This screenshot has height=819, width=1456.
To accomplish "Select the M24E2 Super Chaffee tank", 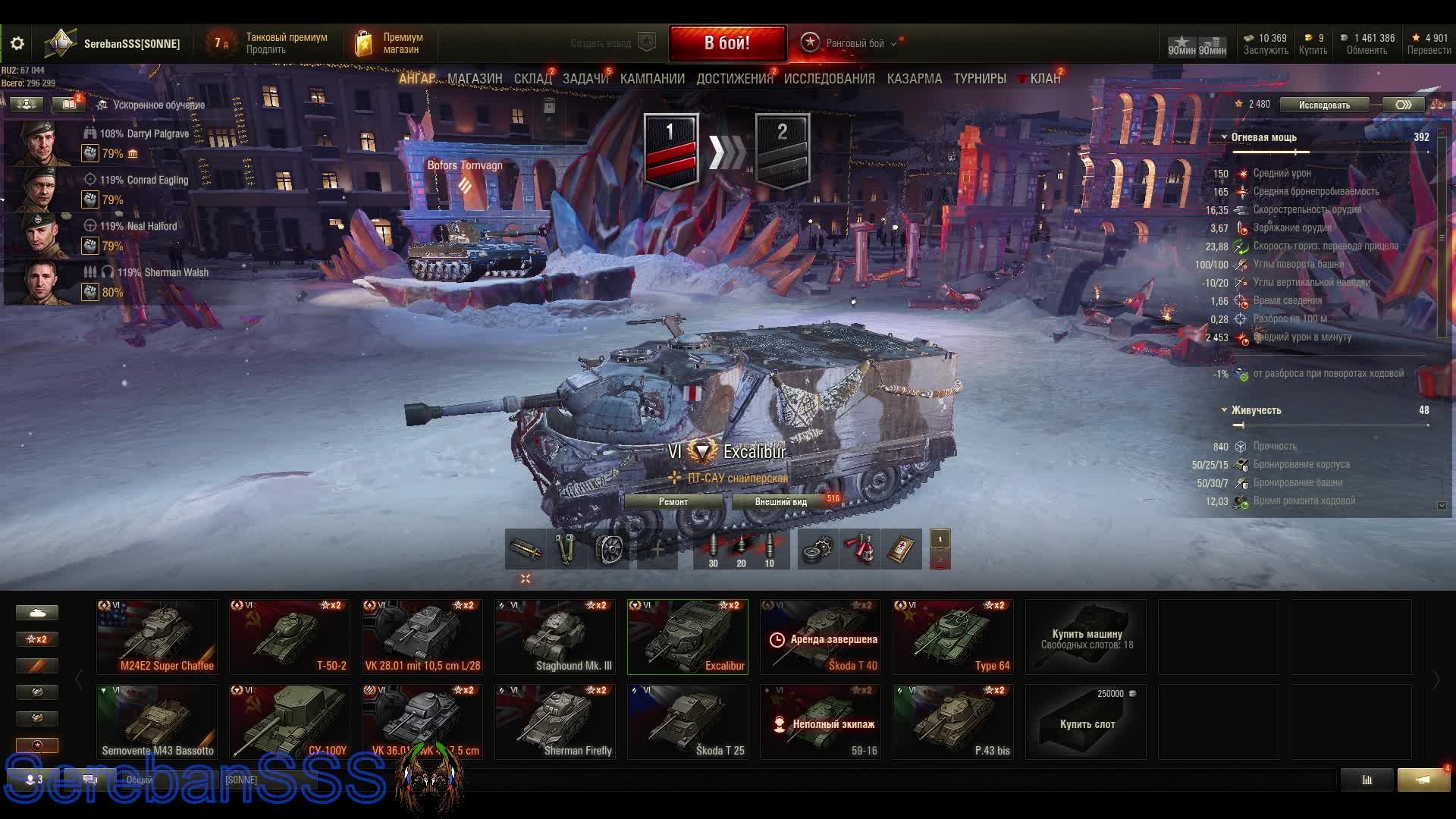I will 157,637.
